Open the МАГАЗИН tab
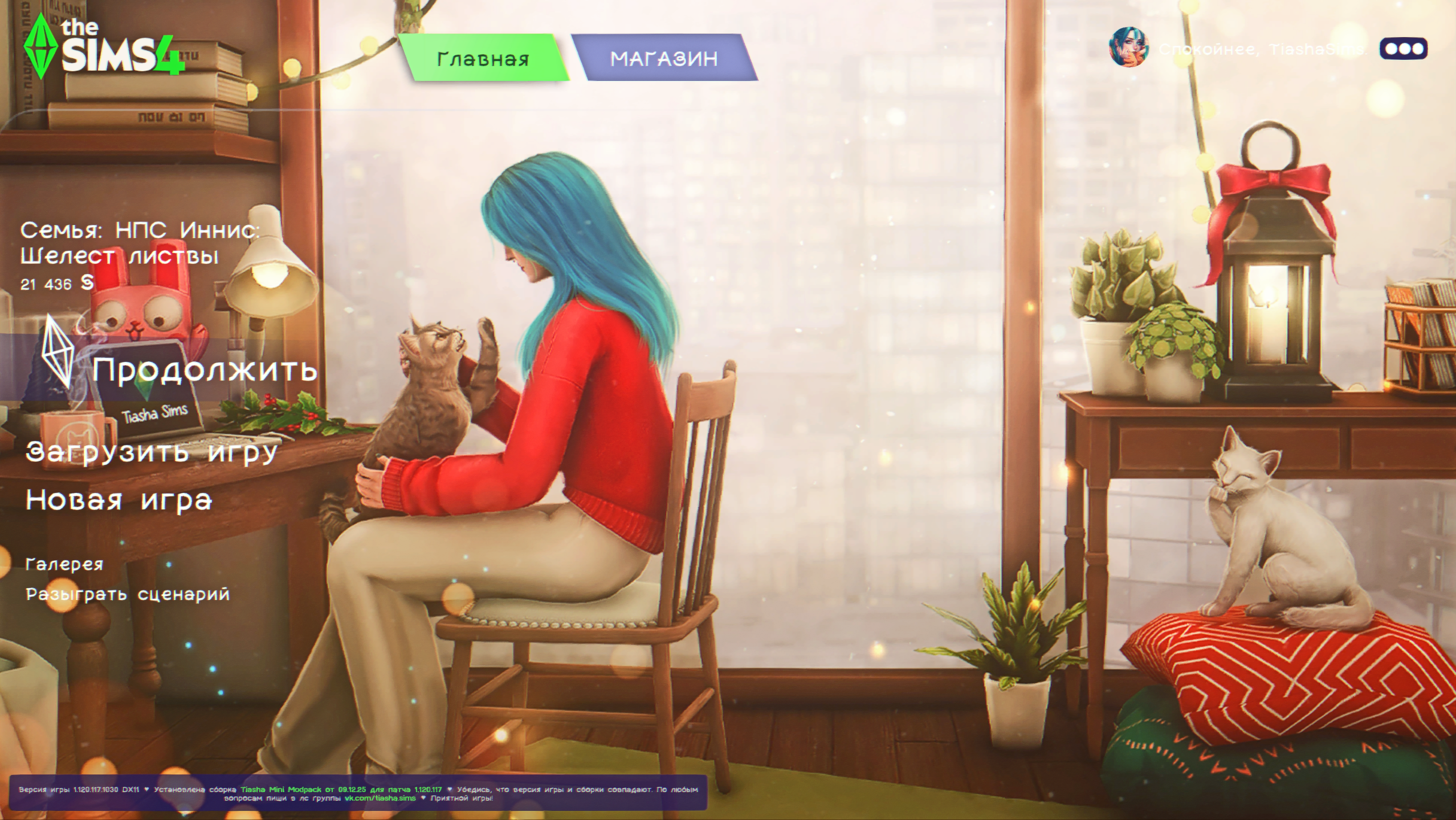1456x820 pixels. pyautogui.click(x=664, y=58)
